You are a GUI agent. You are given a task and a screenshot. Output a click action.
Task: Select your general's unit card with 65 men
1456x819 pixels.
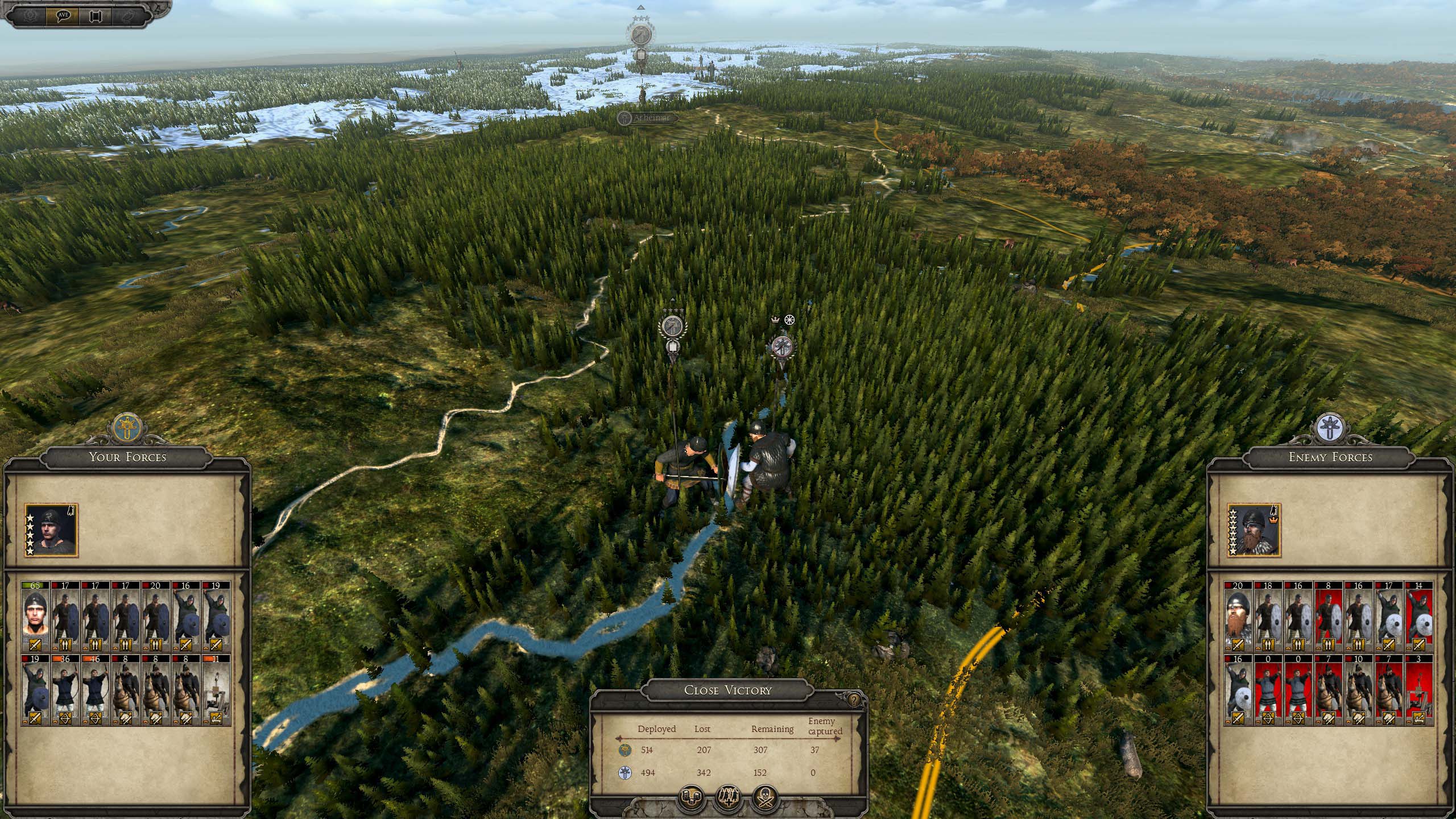[x=35, y=616]
